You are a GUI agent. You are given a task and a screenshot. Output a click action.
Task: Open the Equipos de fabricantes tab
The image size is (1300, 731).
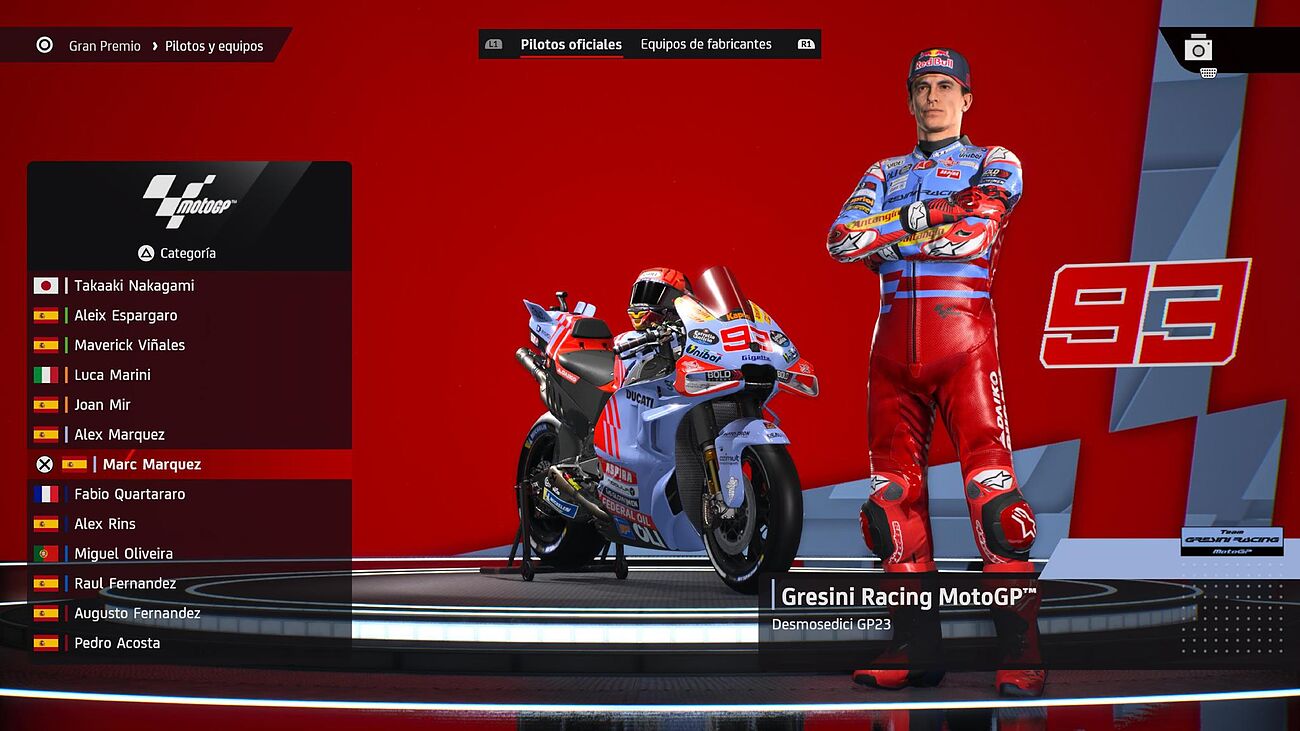click(706, 45)
